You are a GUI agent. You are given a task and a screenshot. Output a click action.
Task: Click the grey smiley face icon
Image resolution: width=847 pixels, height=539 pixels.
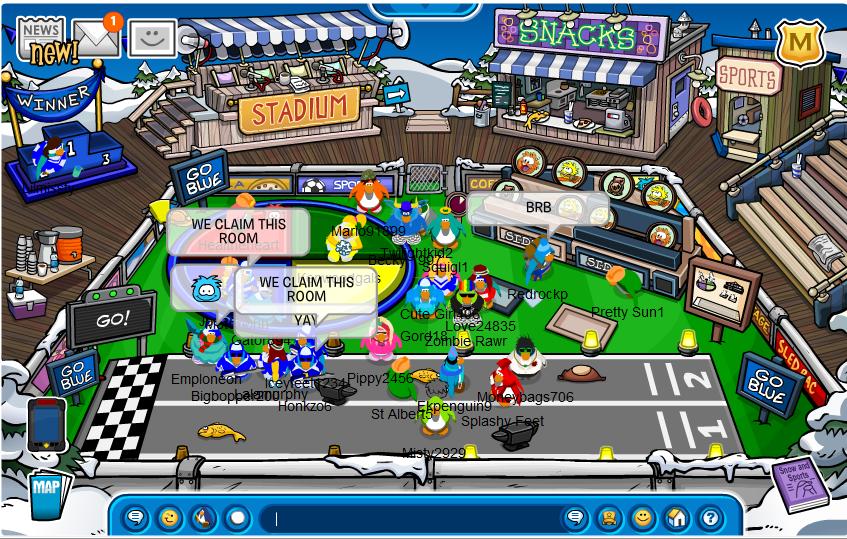(152, 39)
